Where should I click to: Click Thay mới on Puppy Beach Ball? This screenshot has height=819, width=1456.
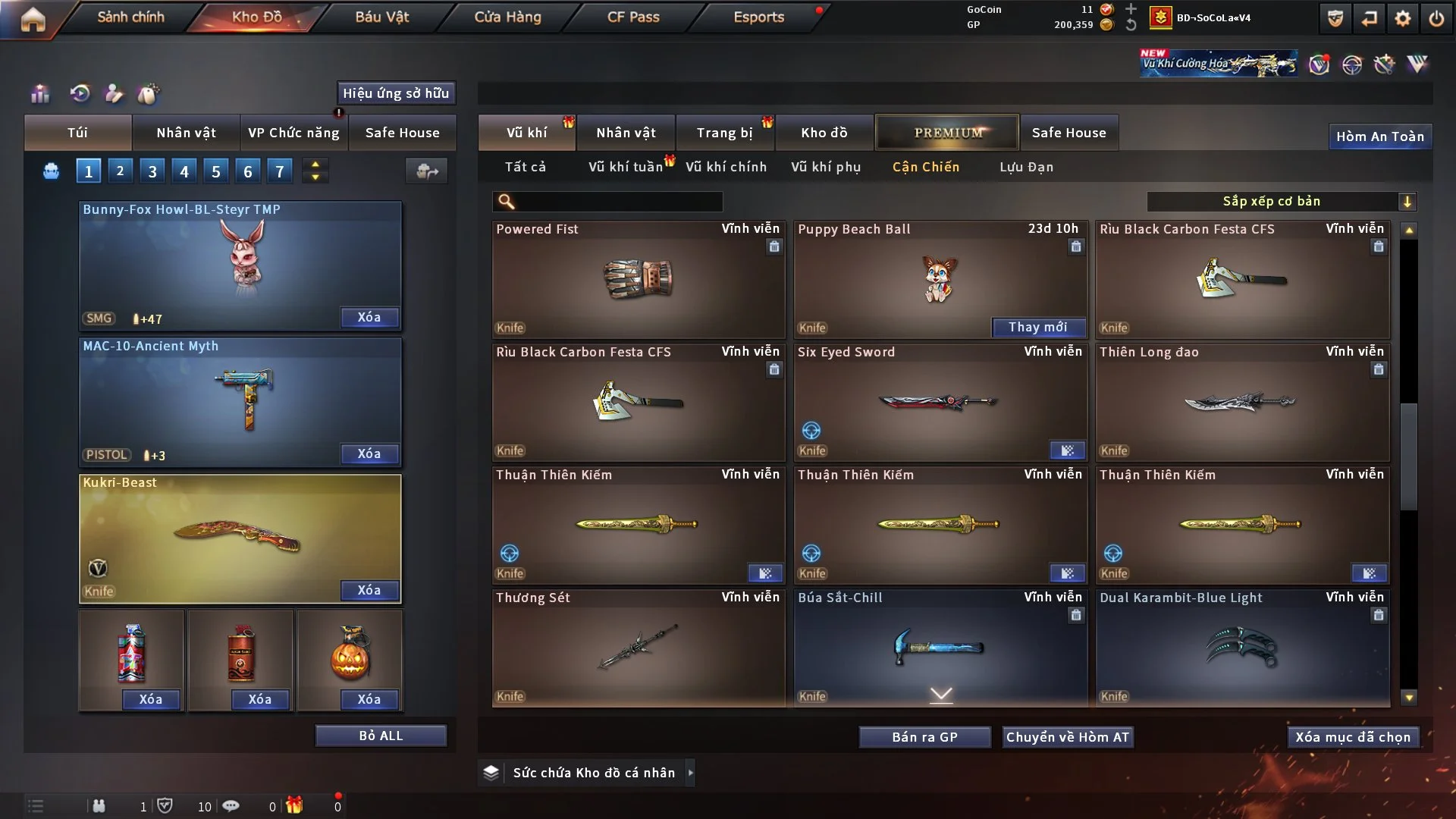point(1039,328)
